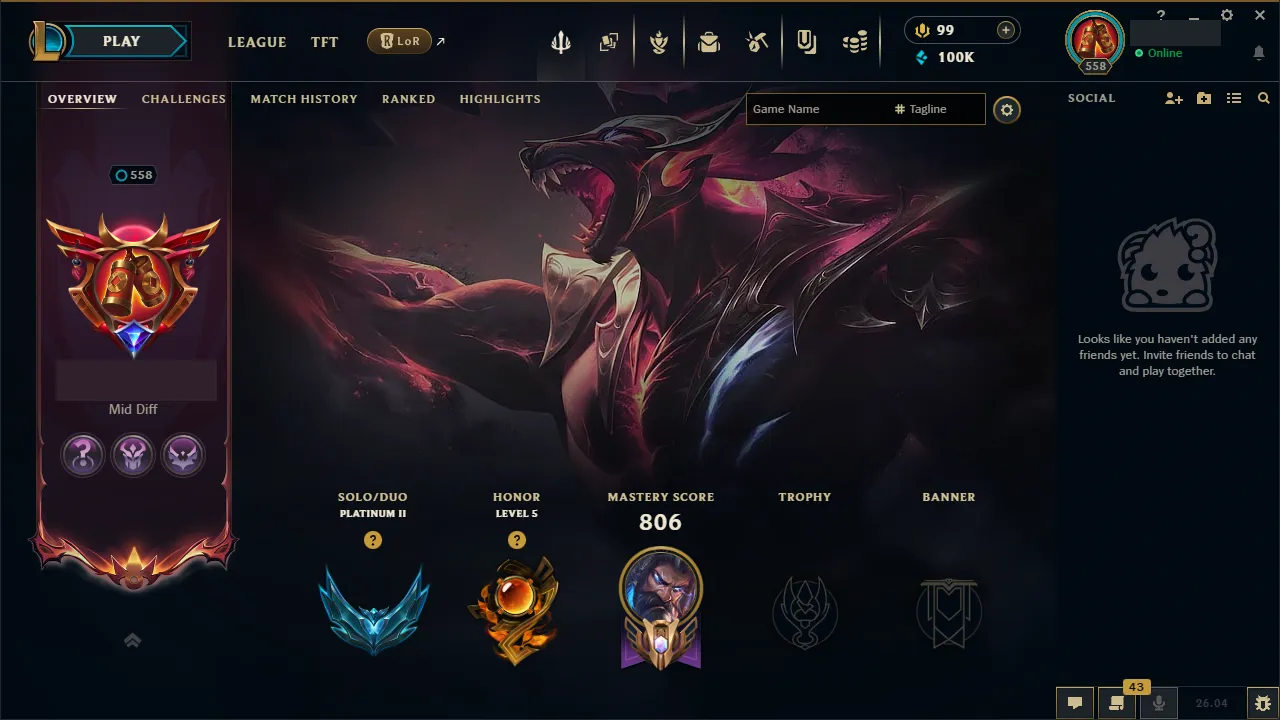Collapse the profile sidebar with the chevron

(133, 640)
